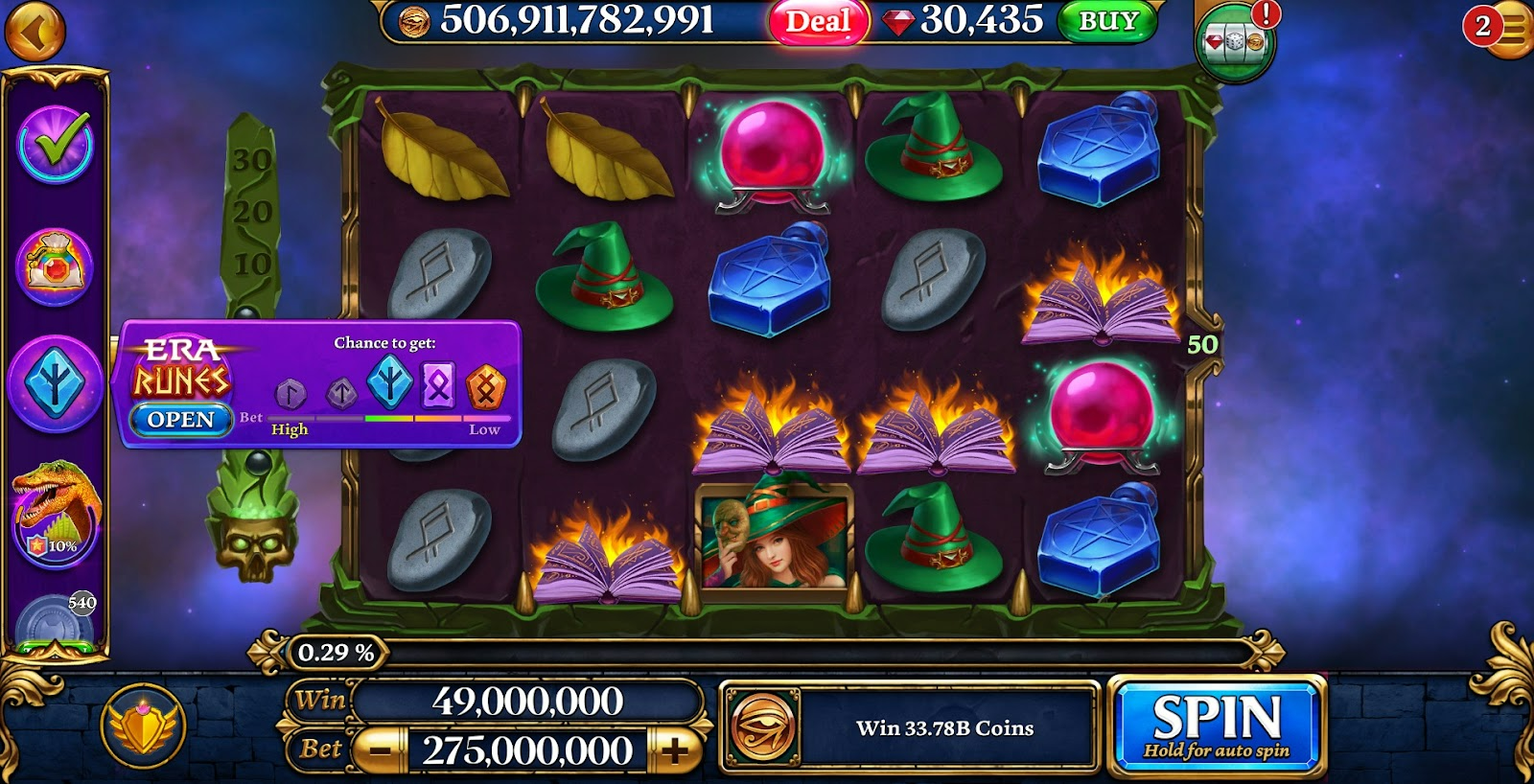Viewport: 1534px width, 784px height.
Task: Open the treasure gem bag icon
Action: 55,266
